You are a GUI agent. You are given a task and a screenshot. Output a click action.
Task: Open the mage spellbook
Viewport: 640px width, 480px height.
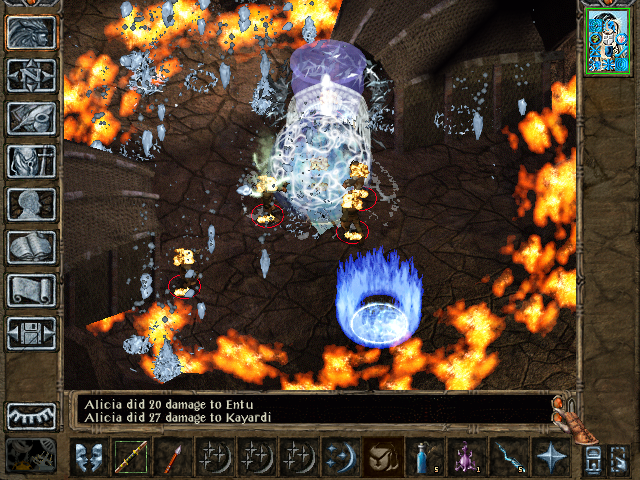tap(31, 247)
